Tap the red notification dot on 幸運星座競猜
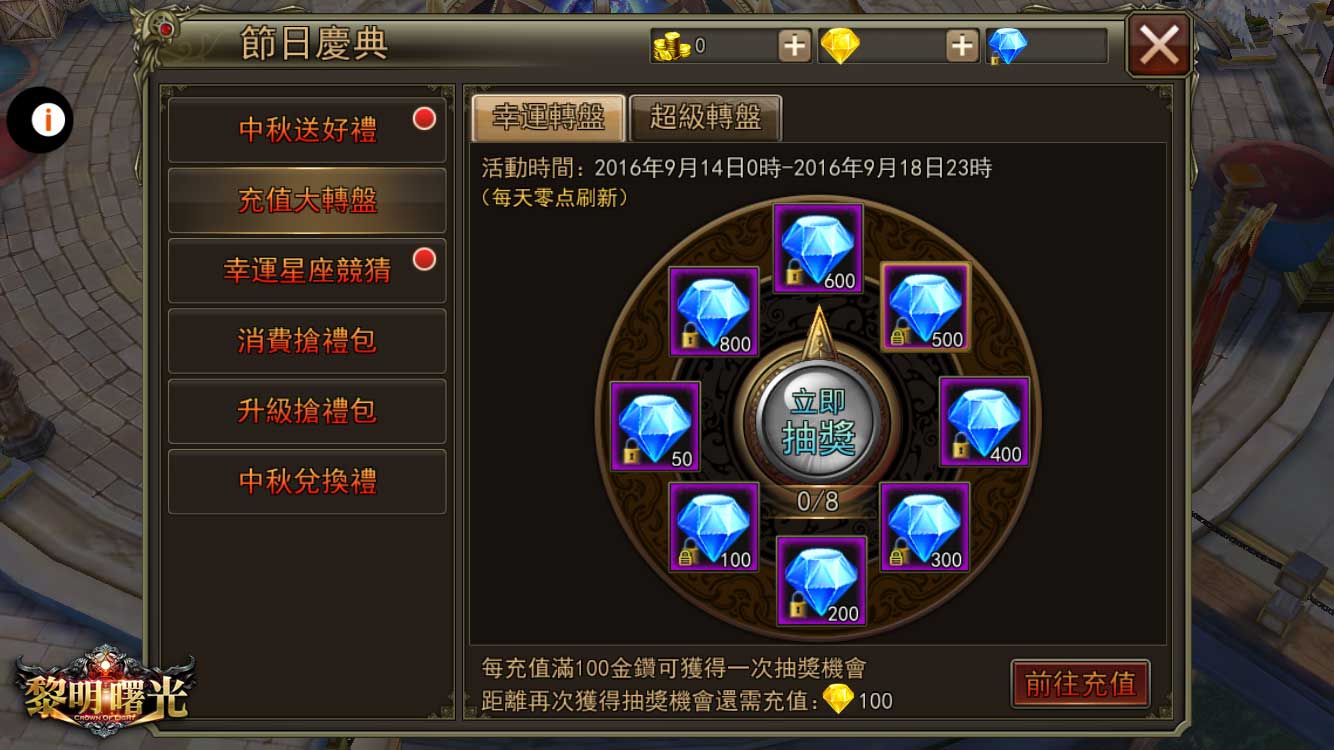Viewport: 1334px width, 750px height. click(x=424, y=257)
